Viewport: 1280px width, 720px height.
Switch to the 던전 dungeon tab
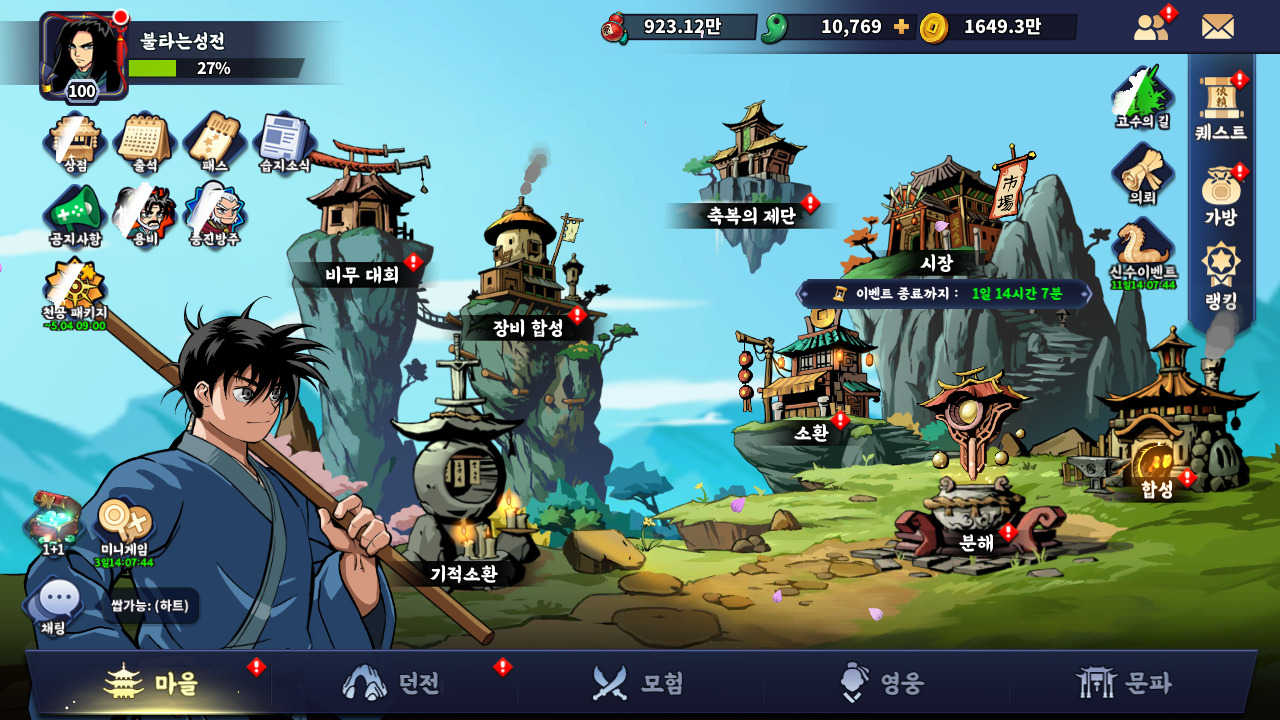394,683
